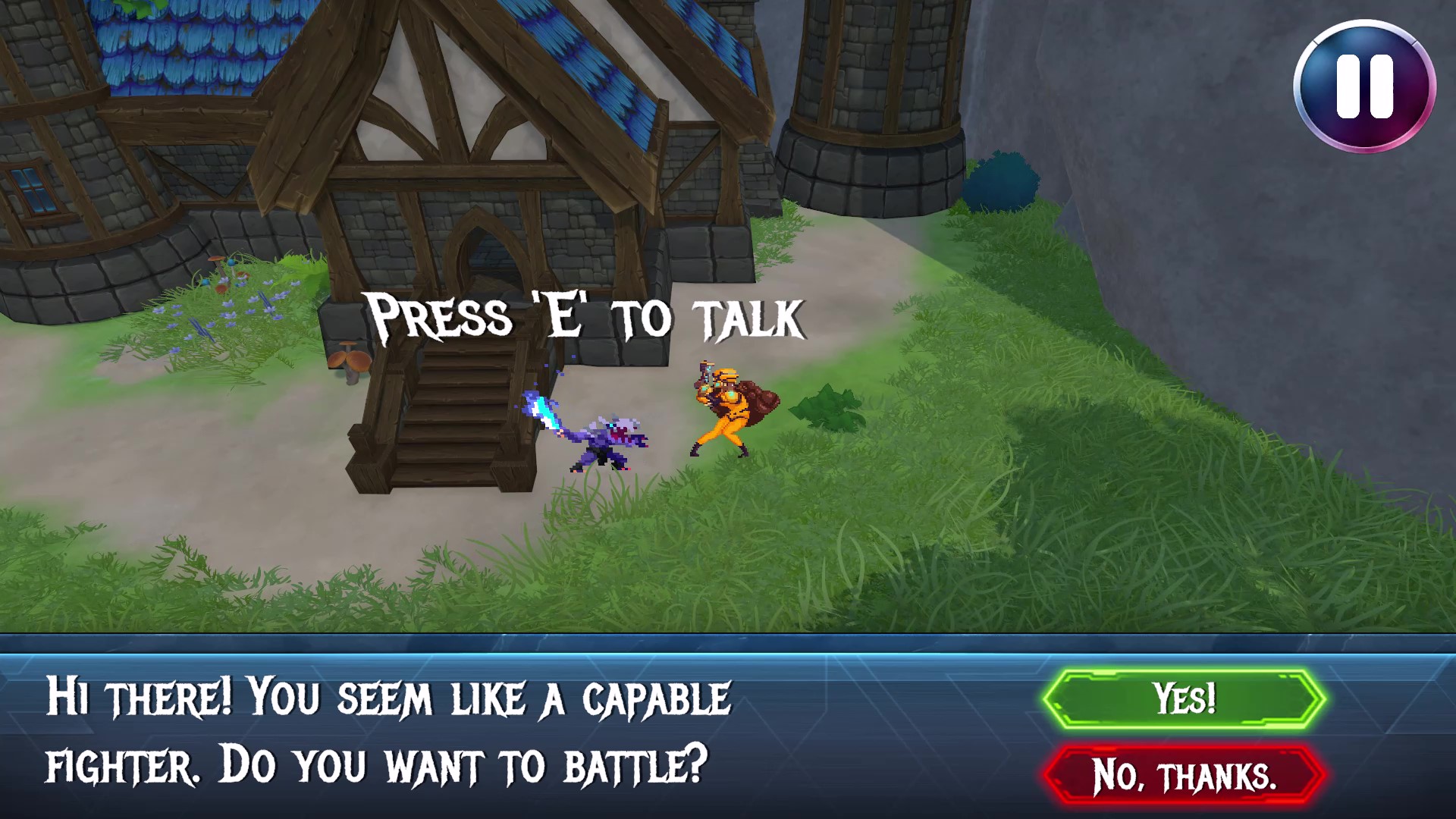1456x819 pixels.
Task: Click the 'Press E to talk' prompt
Action: pos(584,315)
